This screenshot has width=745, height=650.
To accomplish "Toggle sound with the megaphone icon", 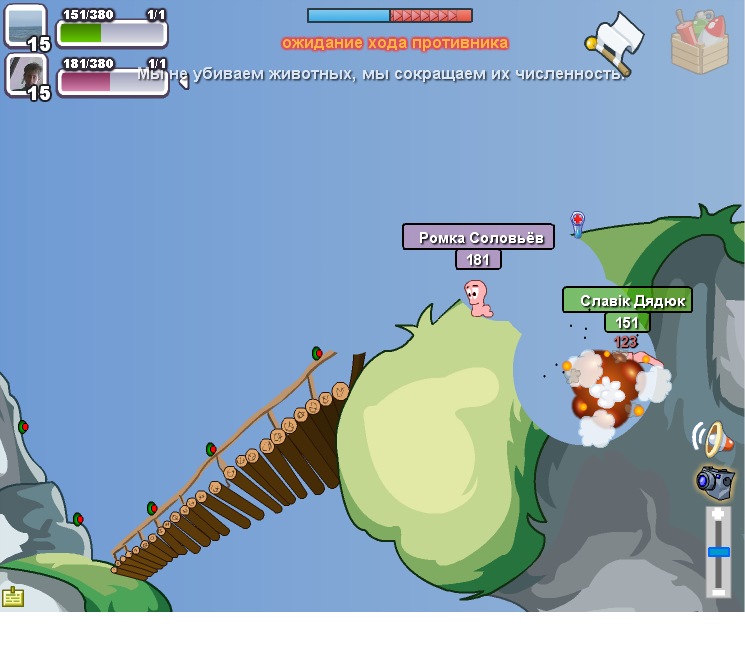I will click(711, 437).
